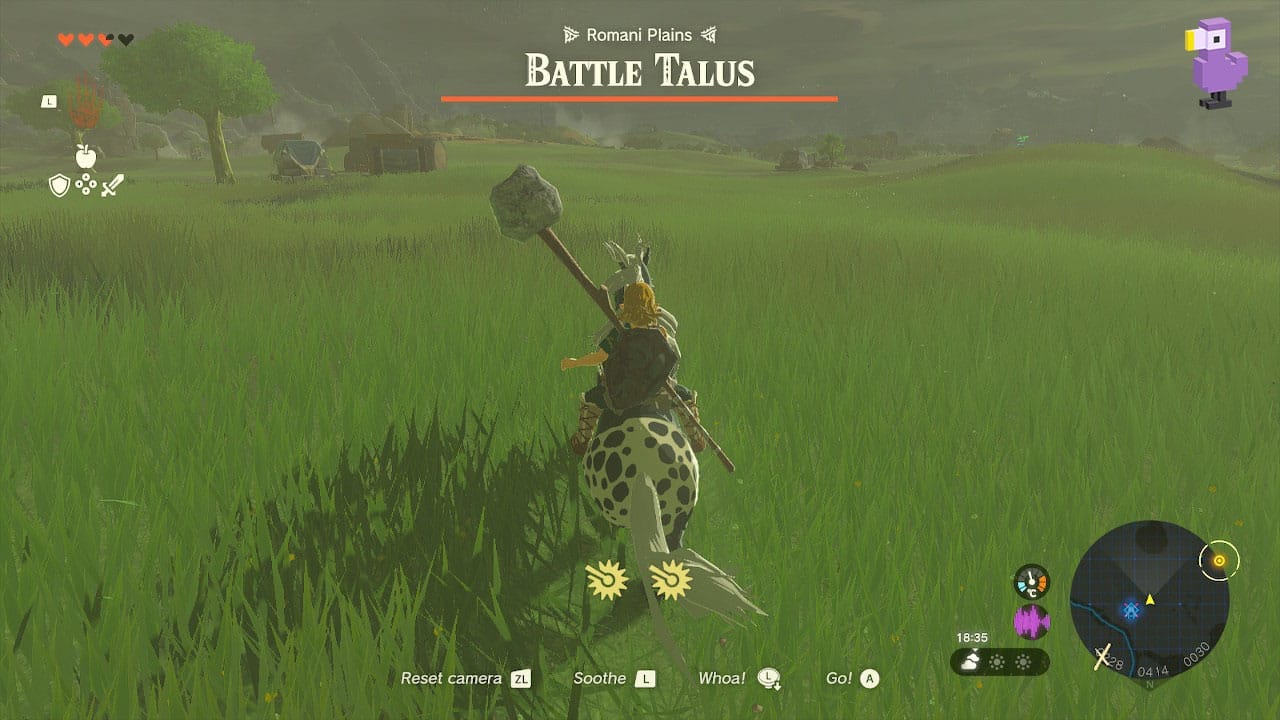Click the Battle Talus red health bar

[640, 99]
